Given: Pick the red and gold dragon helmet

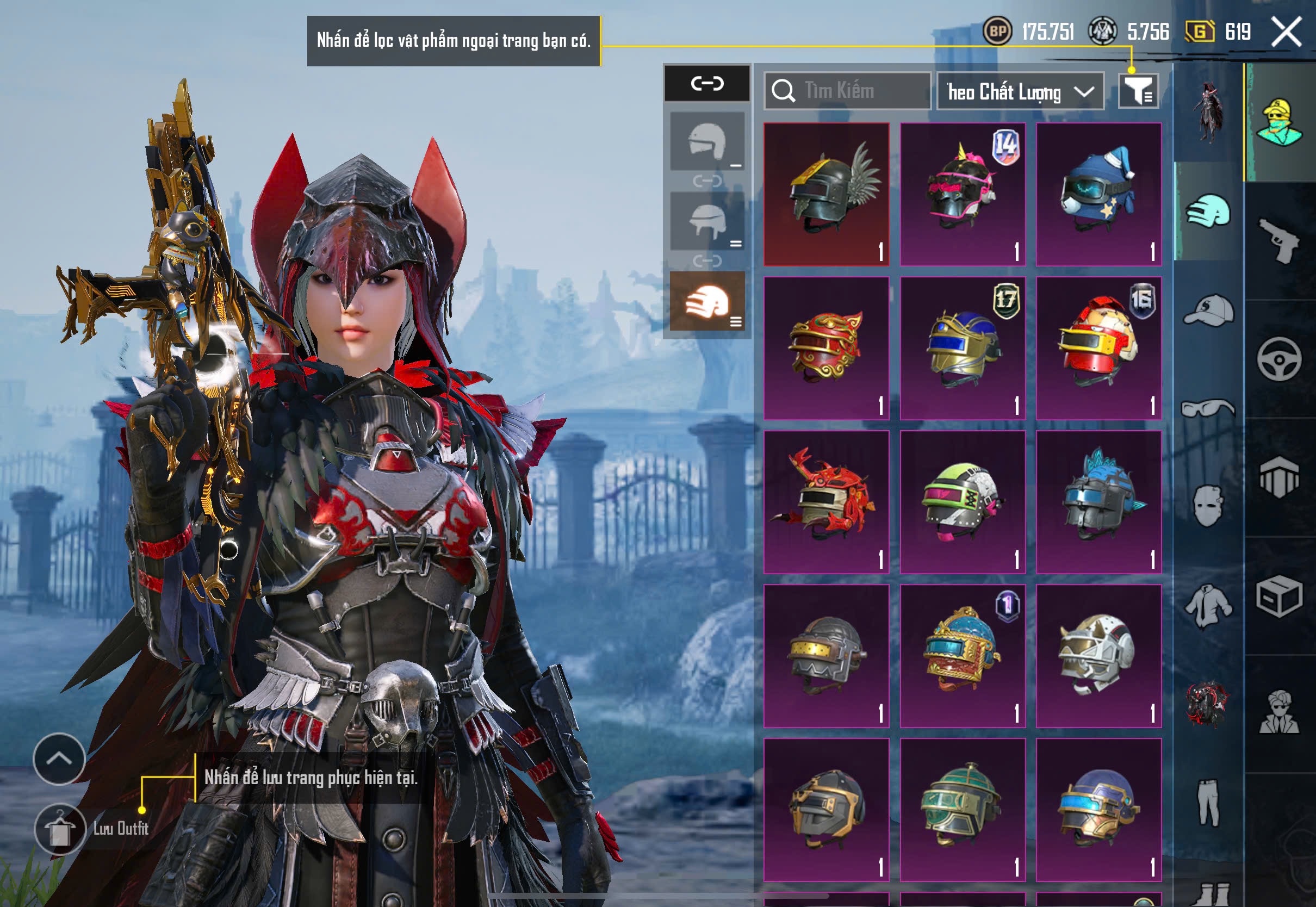Looking at the screenshot, I should [x=826, y=348].
